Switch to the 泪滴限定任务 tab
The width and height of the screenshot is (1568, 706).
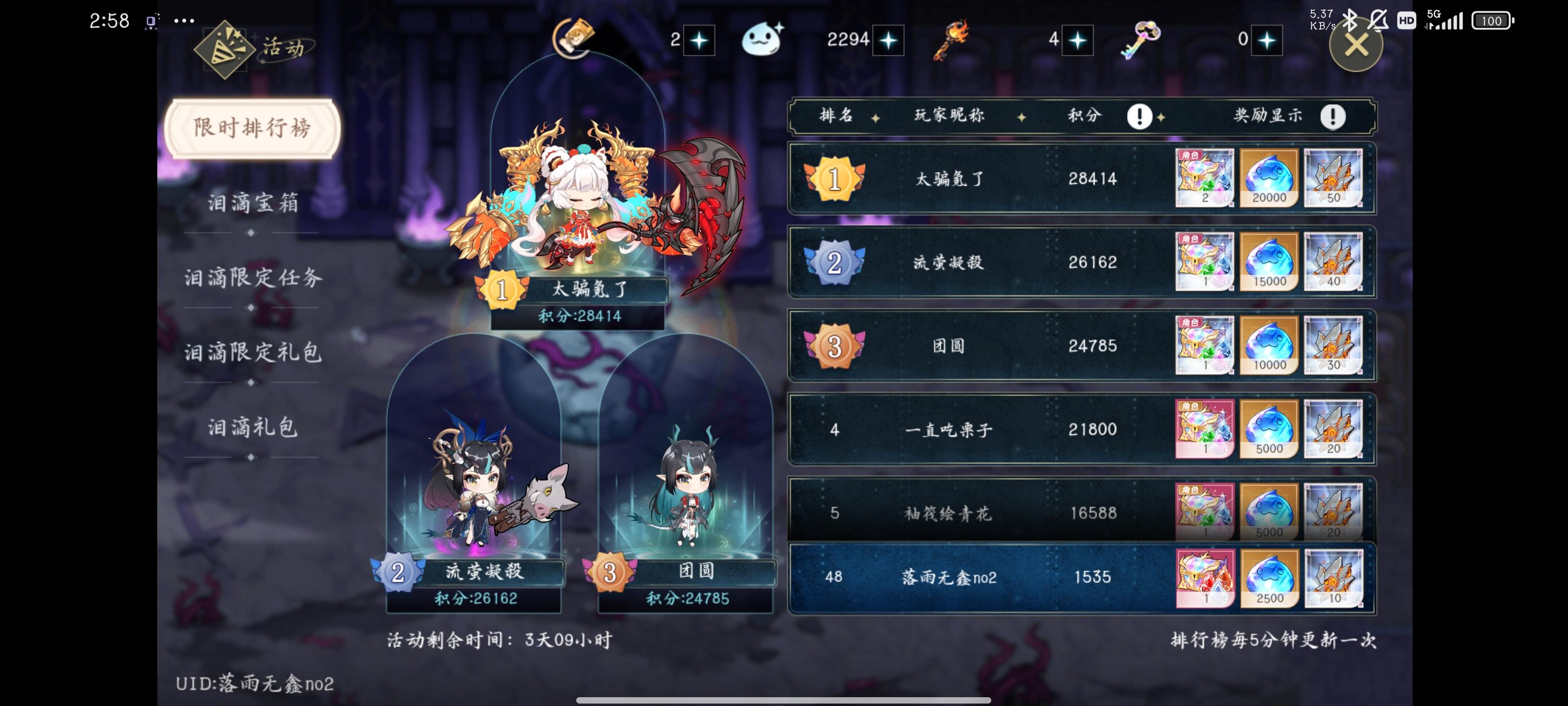[251, 277]
